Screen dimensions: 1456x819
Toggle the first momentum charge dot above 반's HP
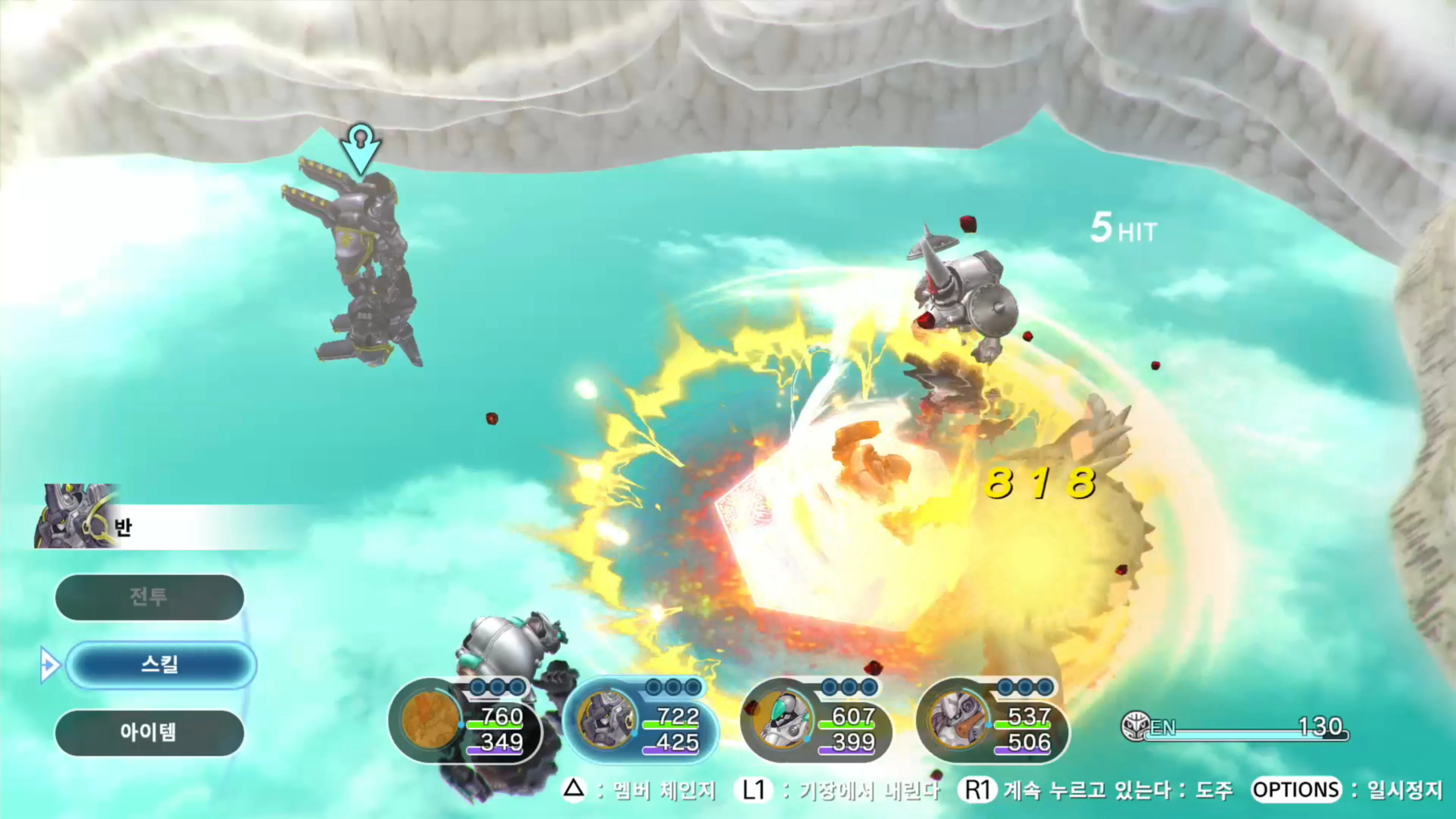point(653,687)
